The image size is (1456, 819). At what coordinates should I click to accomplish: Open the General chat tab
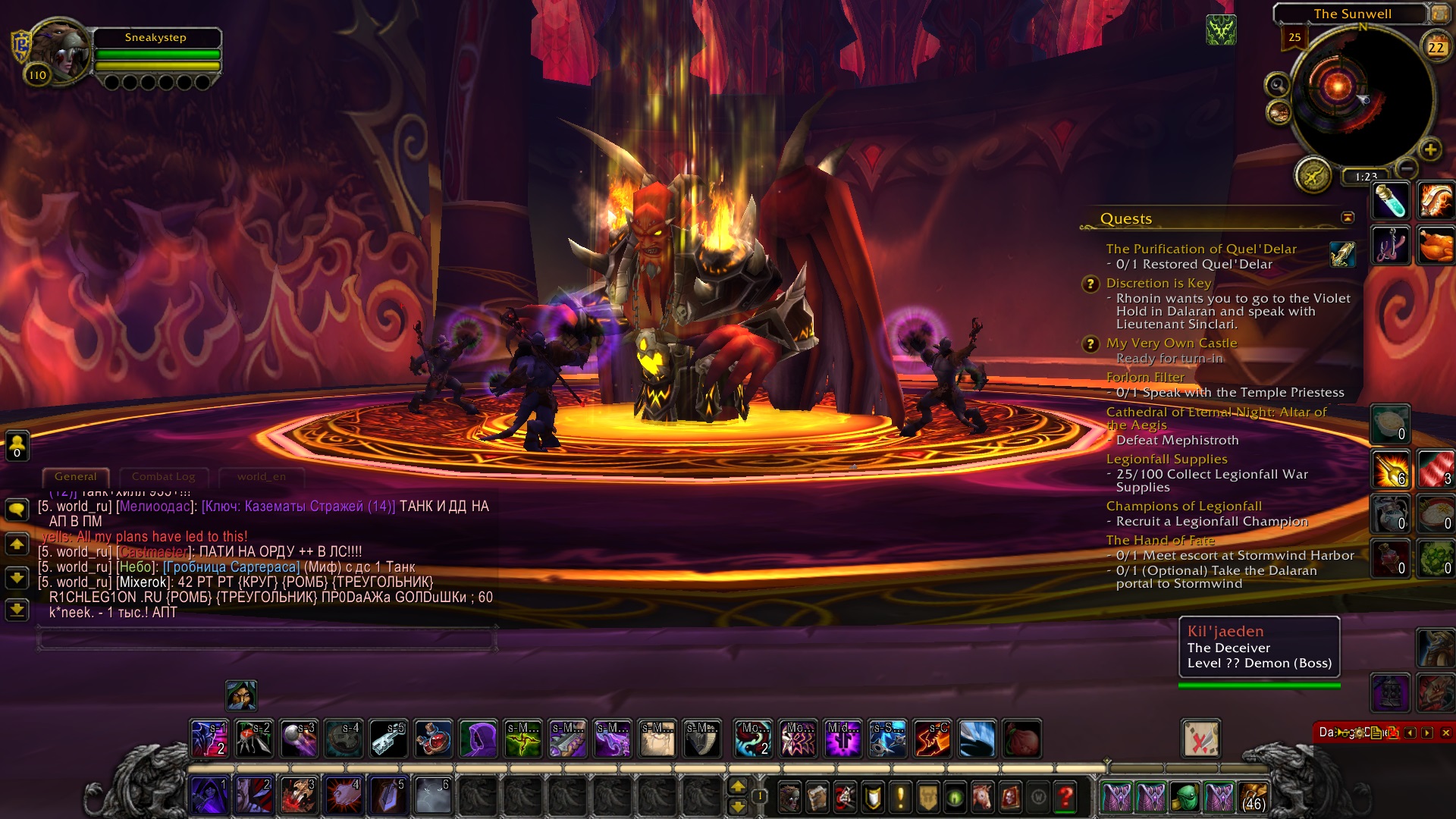[x=76, y=477]
